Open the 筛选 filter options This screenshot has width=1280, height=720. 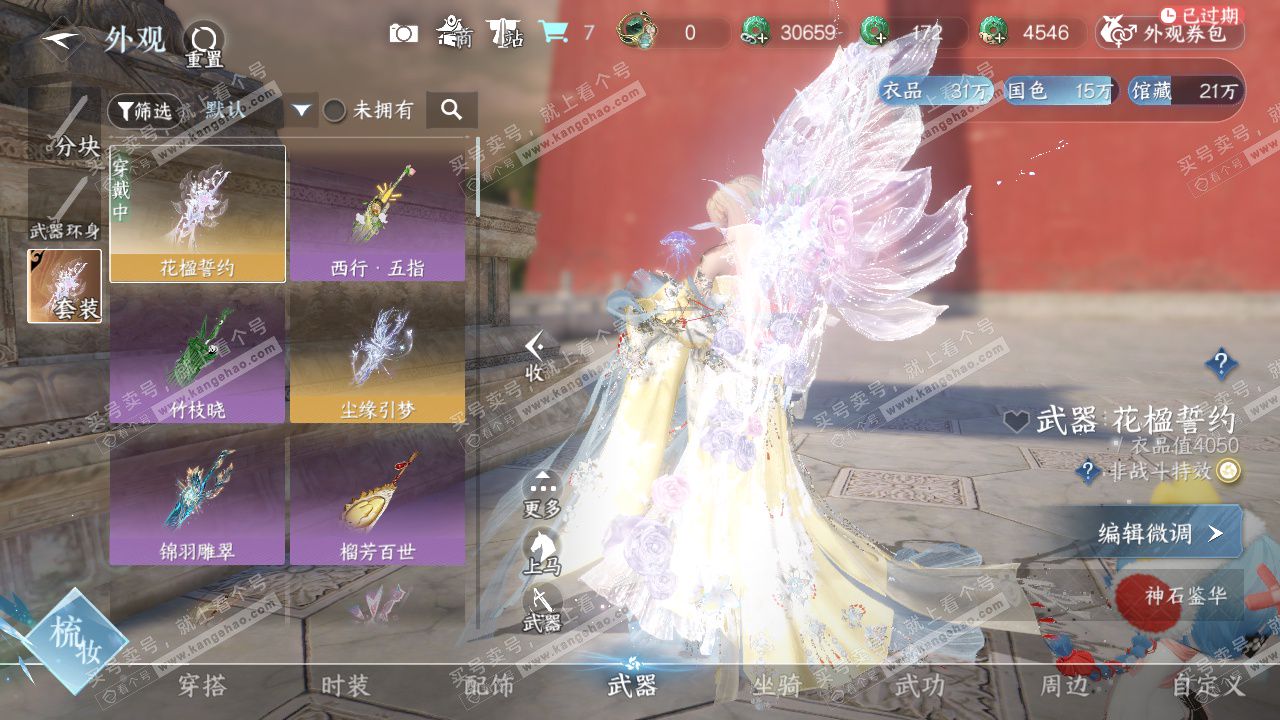point(140,110)
